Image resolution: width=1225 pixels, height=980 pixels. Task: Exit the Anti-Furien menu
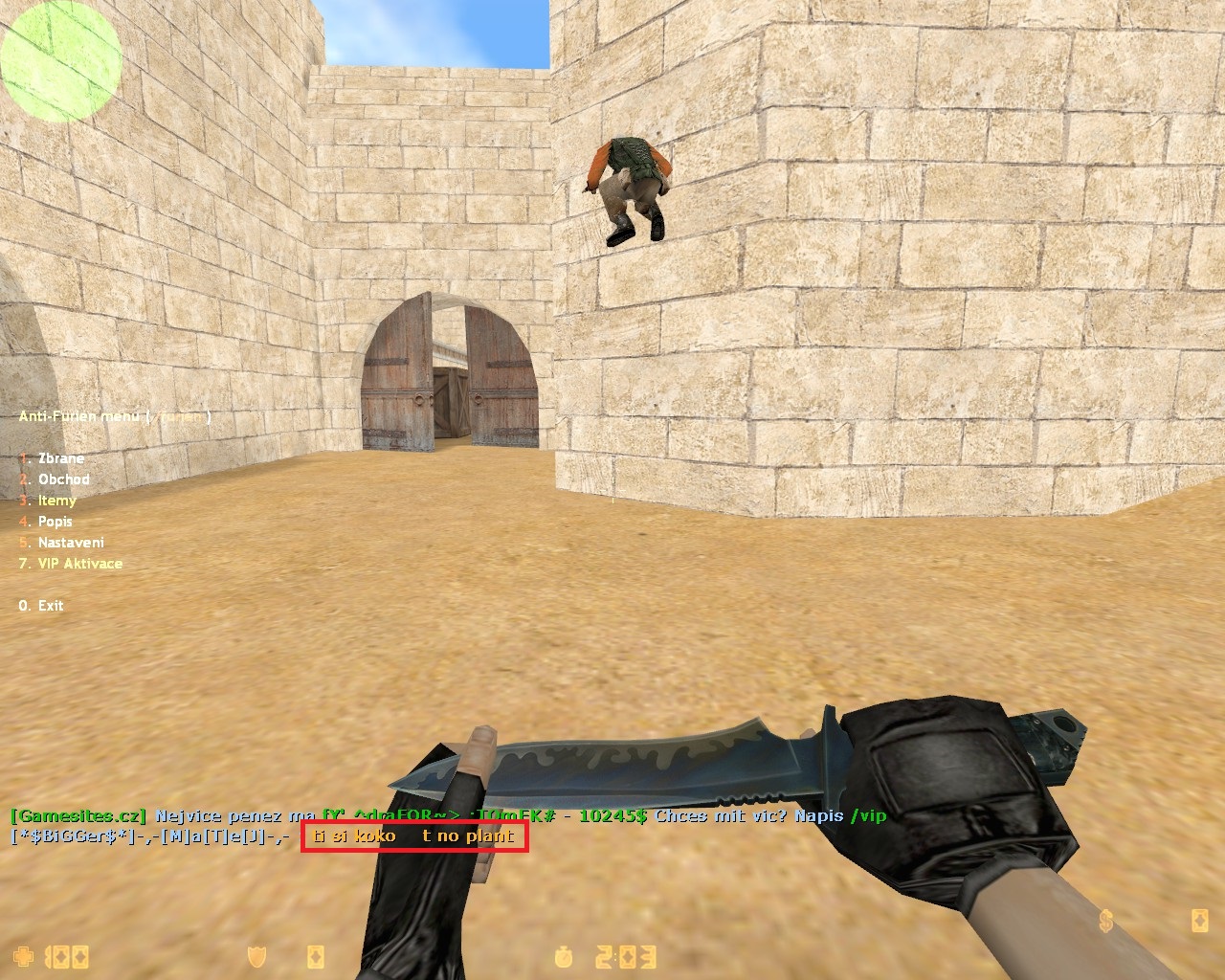[50, 606]
